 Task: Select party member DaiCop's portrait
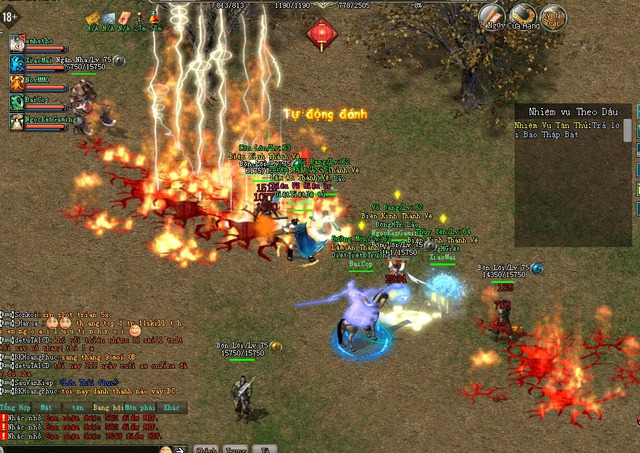(18, 102)
